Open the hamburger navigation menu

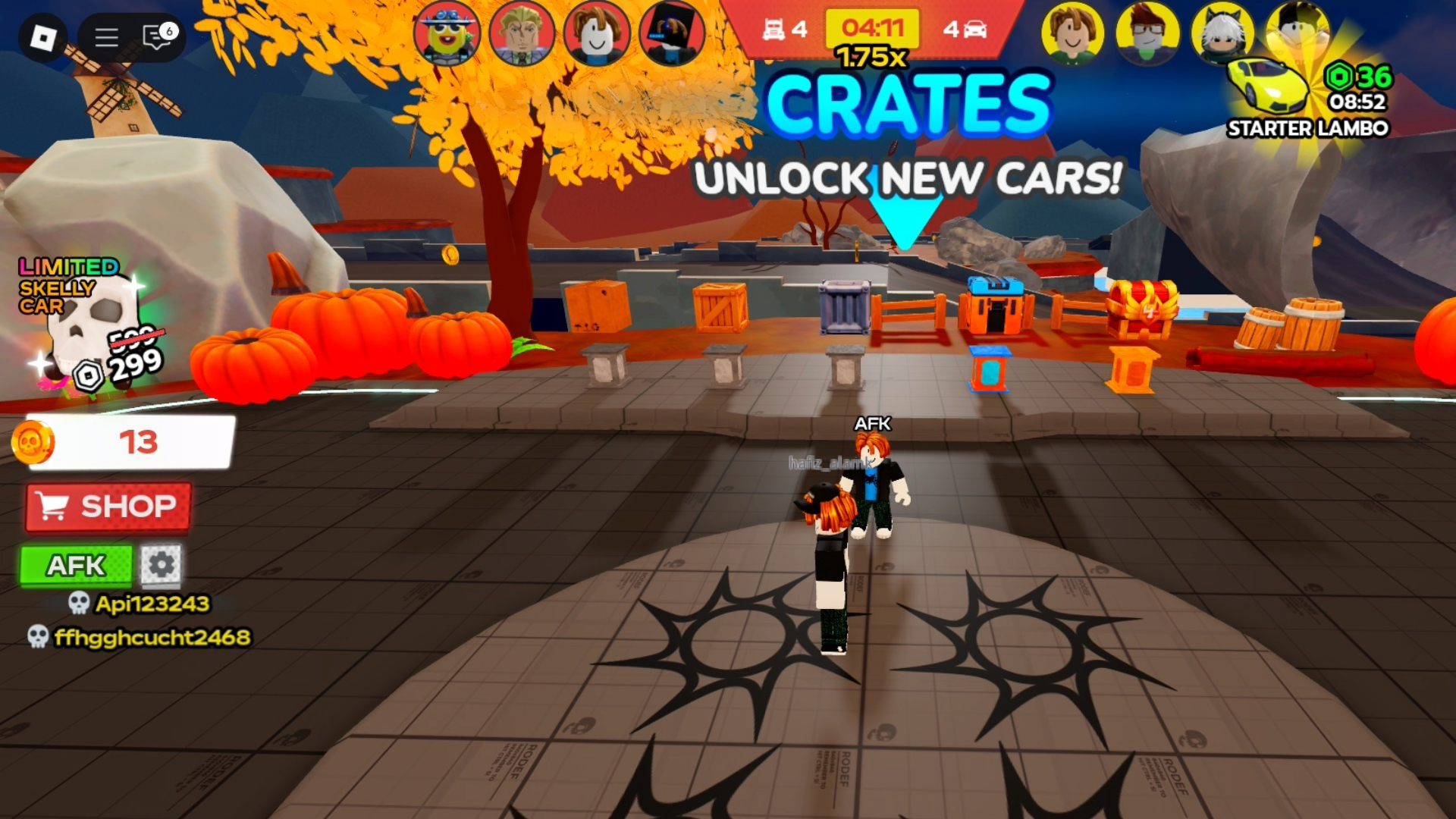coord(106,36)
